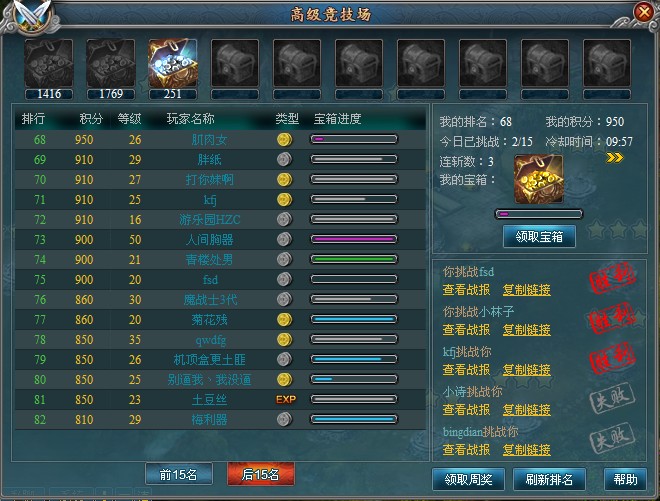
Task: Pick the 土豆丝 player row
Action: (x=210, y=400)
